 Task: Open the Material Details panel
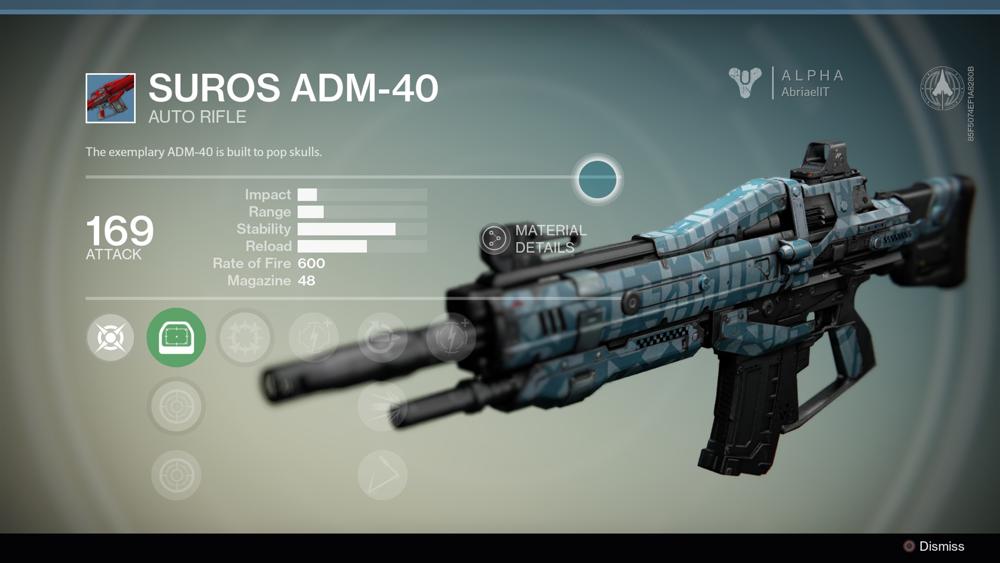click(x=495, y=238)
